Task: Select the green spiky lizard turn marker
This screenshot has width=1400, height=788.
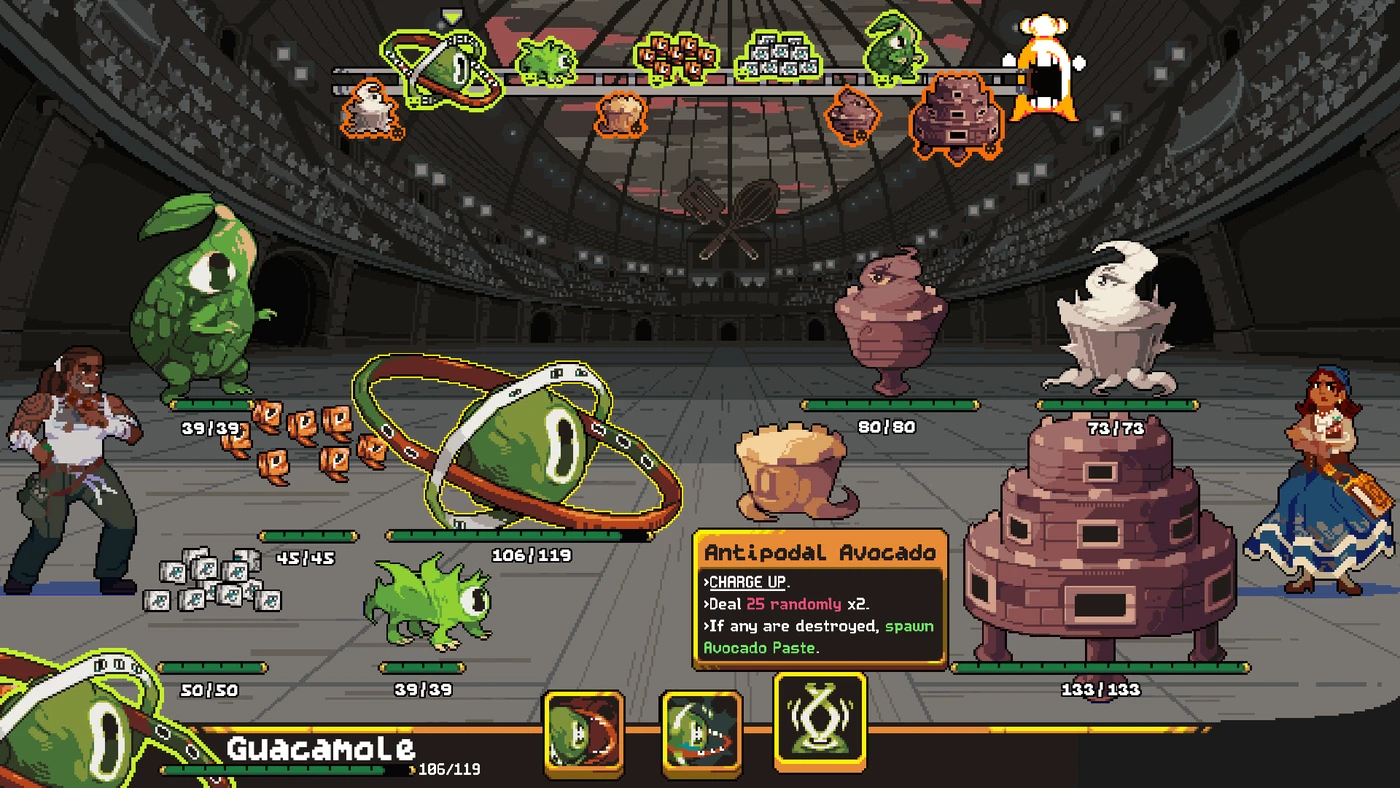Action: [546, 61]
